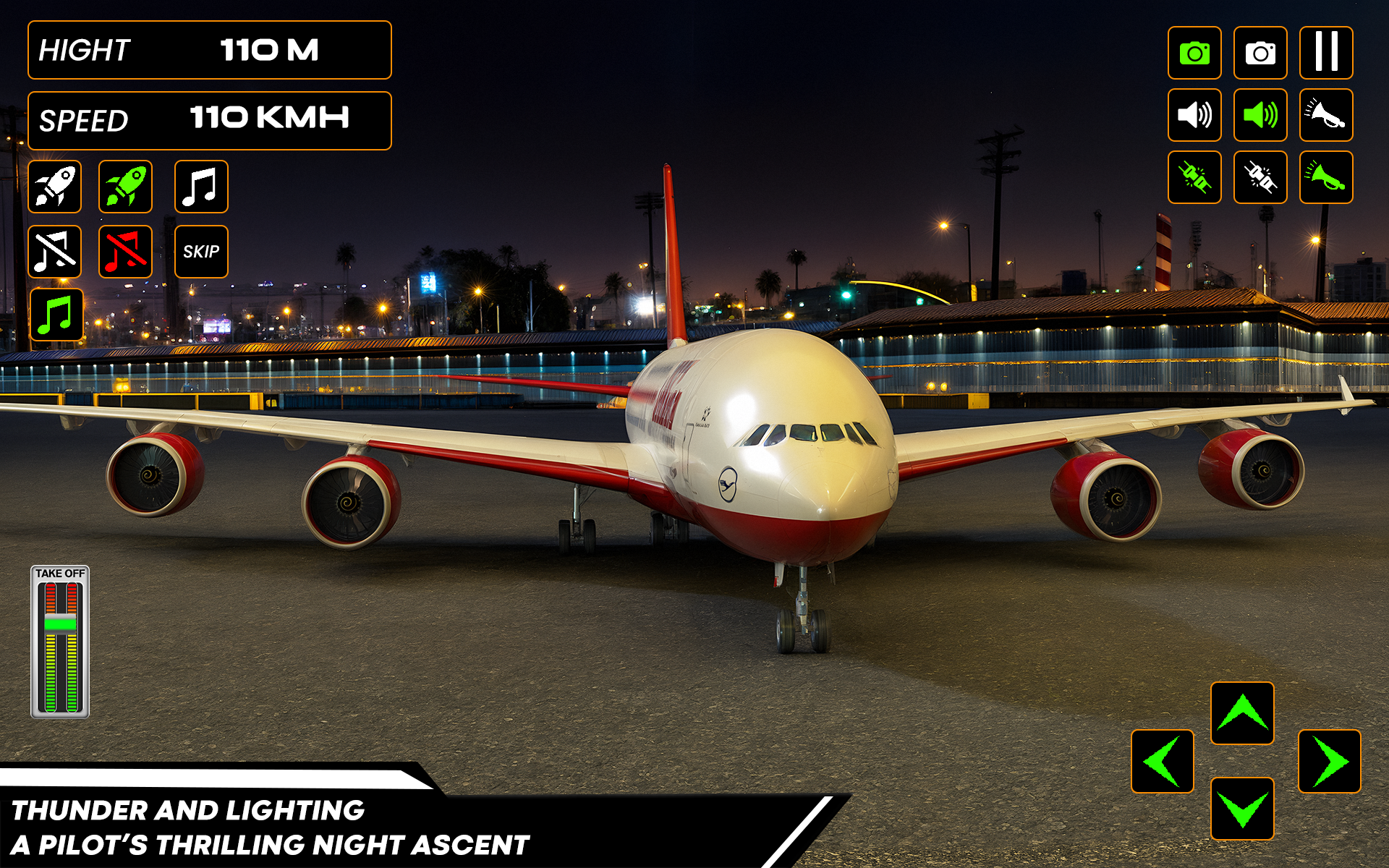
Task: Select the white rocket boost icon
Action: (55, 187)
